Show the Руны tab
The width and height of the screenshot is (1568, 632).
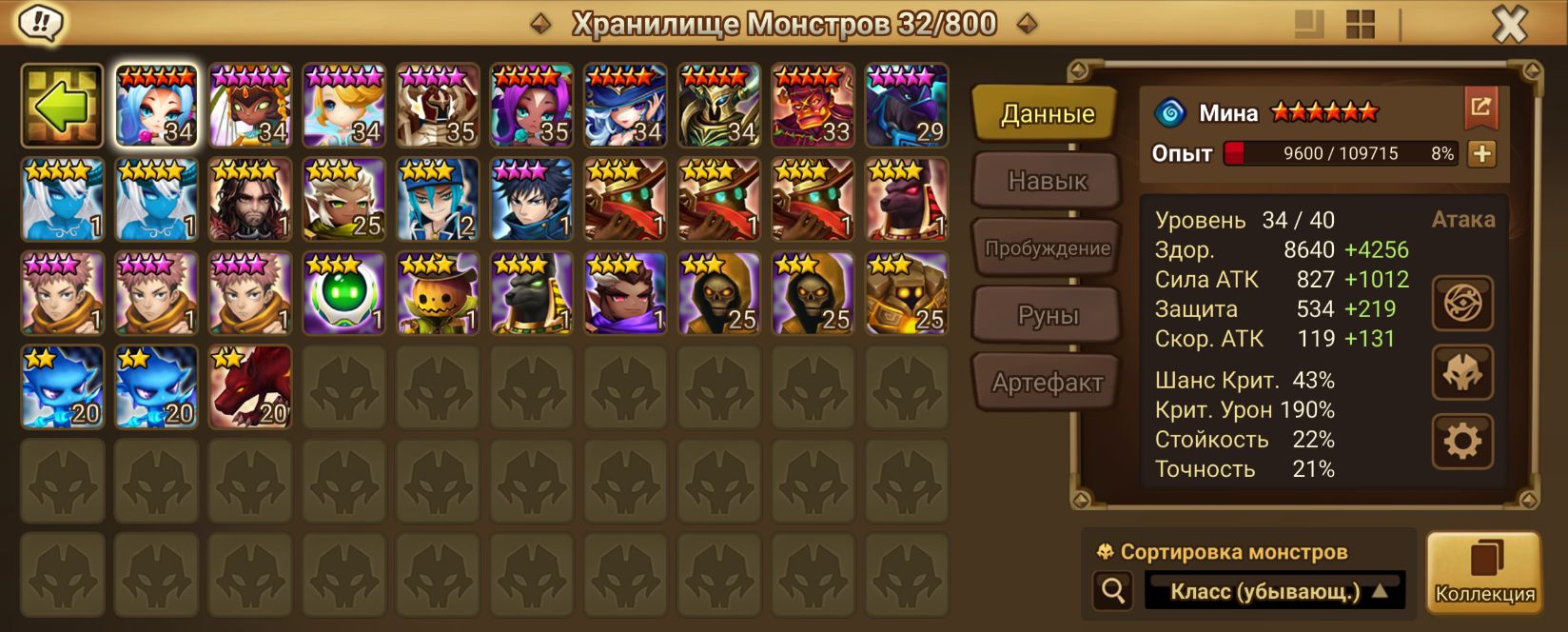coord(1047,315)
